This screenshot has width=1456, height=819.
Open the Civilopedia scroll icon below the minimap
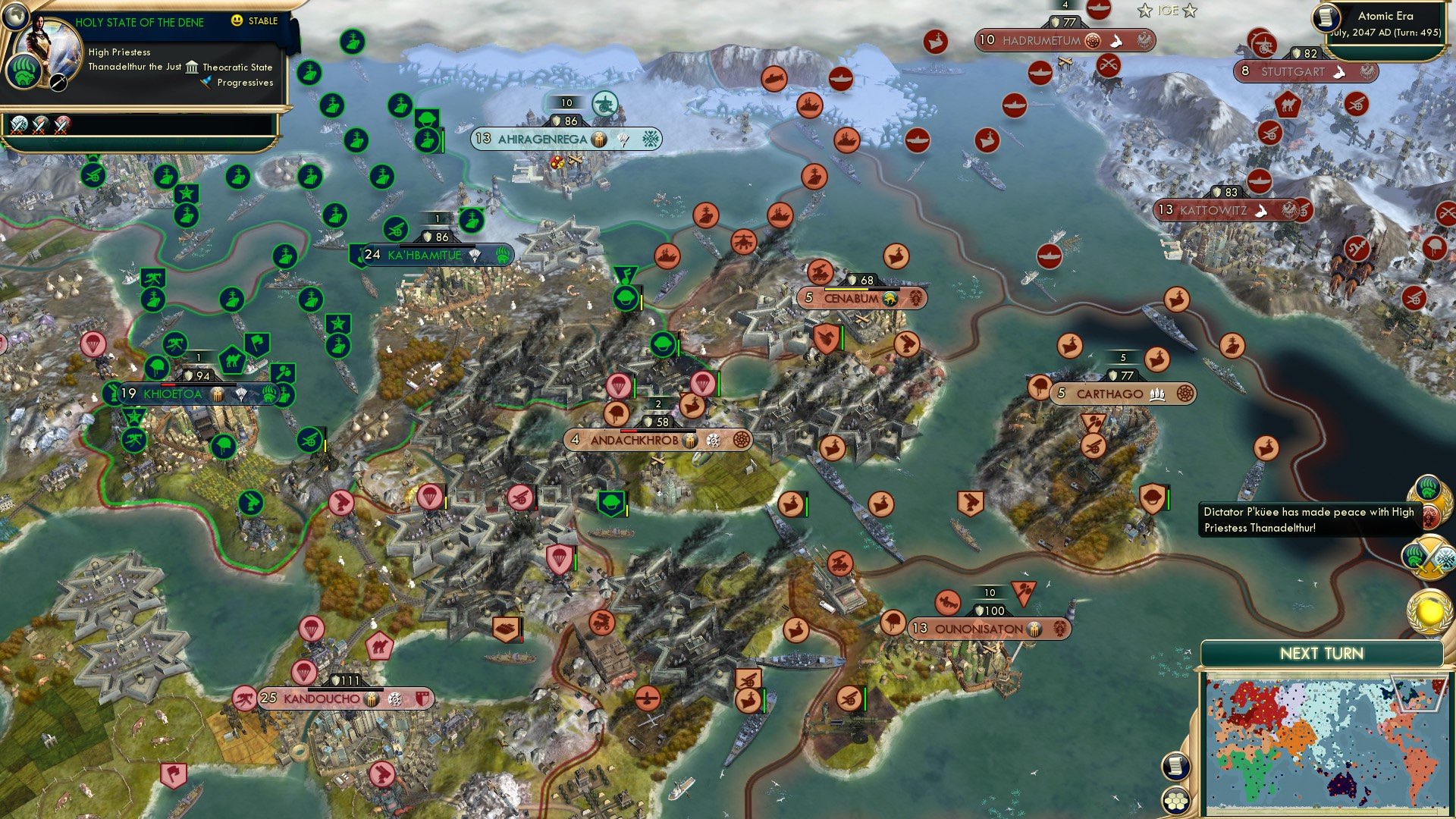coord(1178,767)
